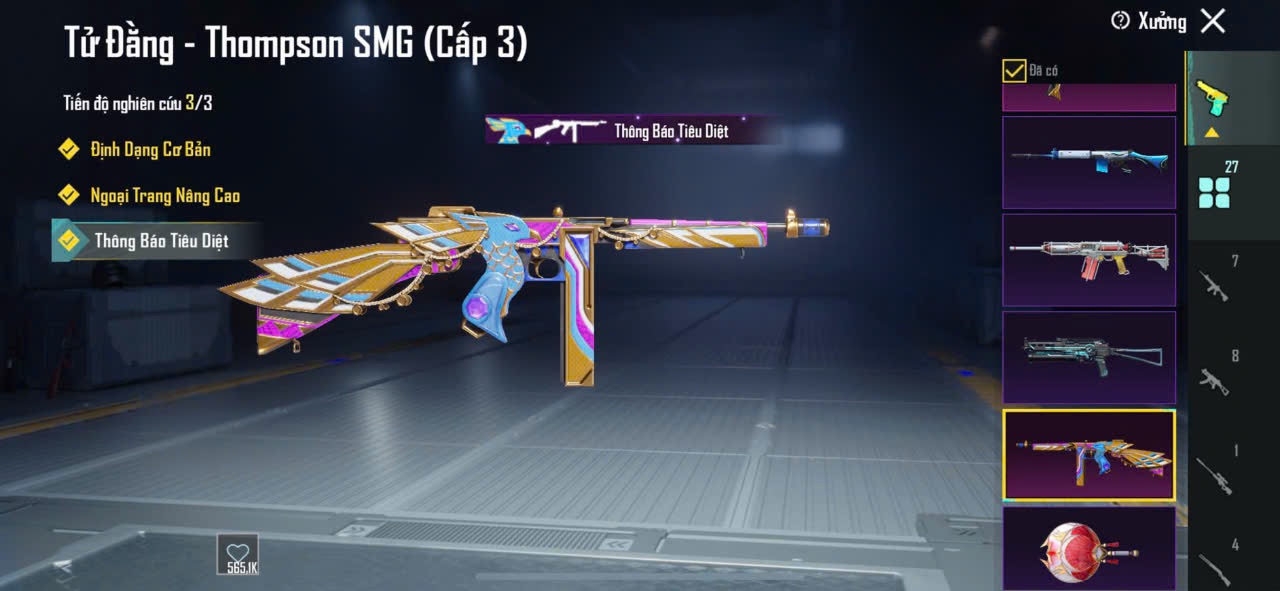
Task: Switch to the long gun category with 4
Action: click(1214, 562)
